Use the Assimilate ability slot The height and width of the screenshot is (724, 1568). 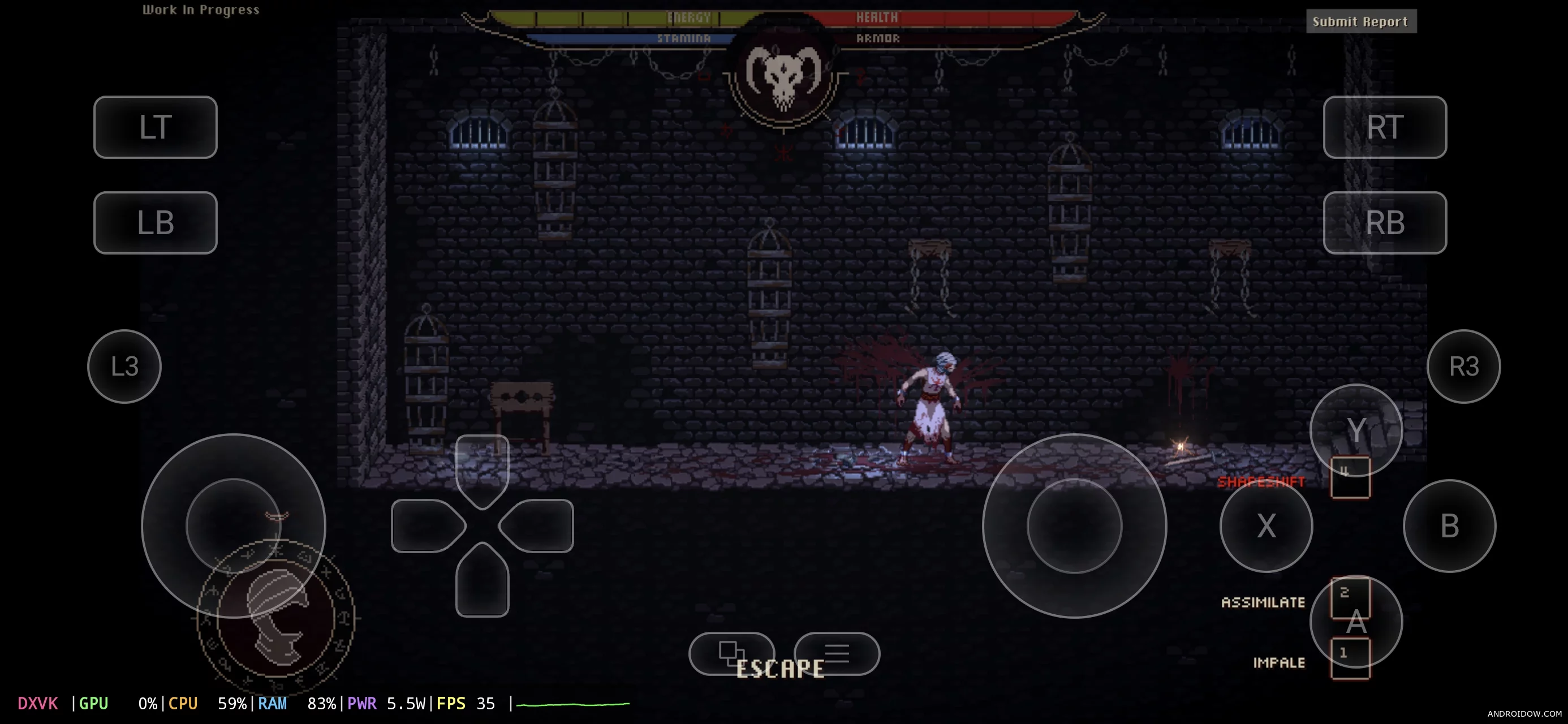[1350, 597]
